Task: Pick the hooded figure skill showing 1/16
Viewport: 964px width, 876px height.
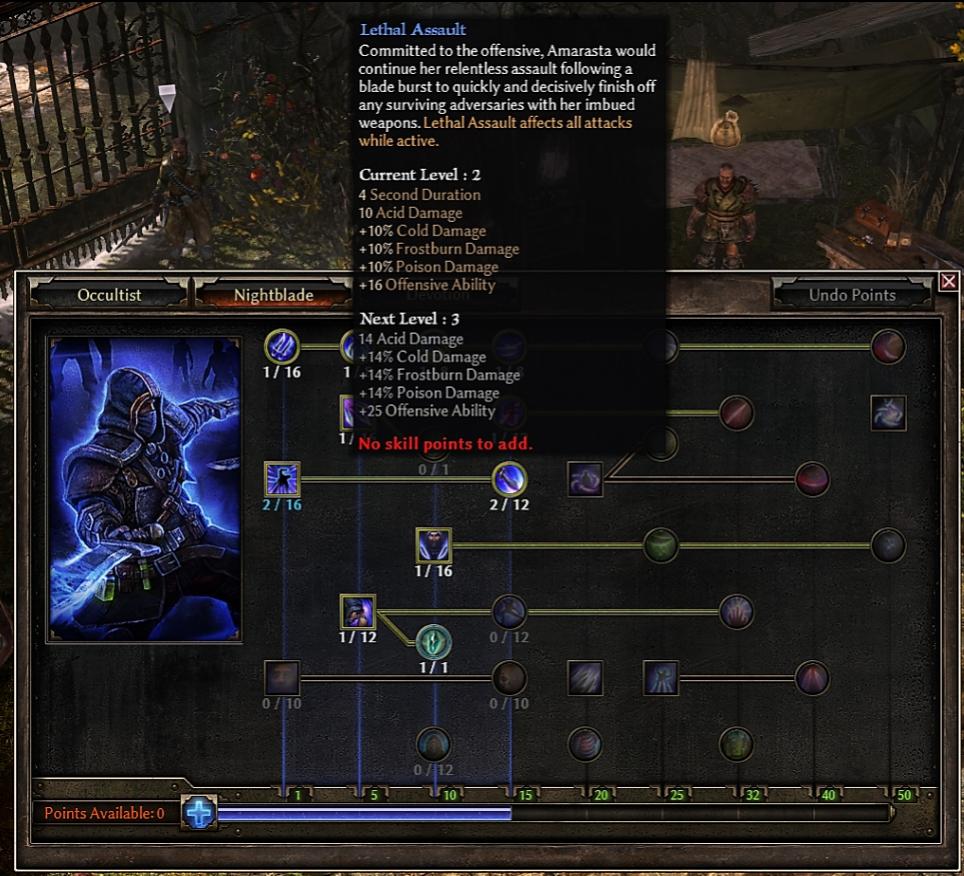Action: point(434,546)
